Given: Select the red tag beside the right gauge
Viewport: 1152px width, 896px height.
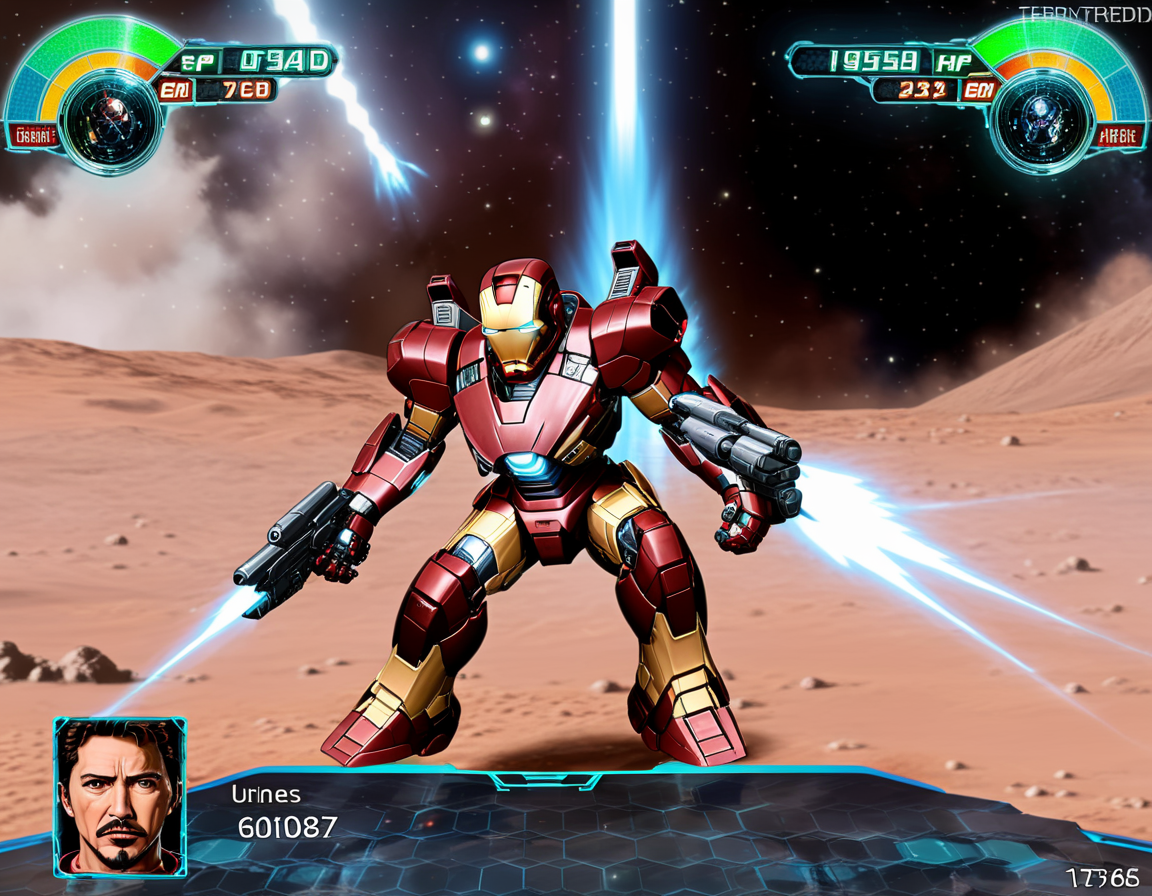Looking at the screenshot, I should pos(1118,136).
